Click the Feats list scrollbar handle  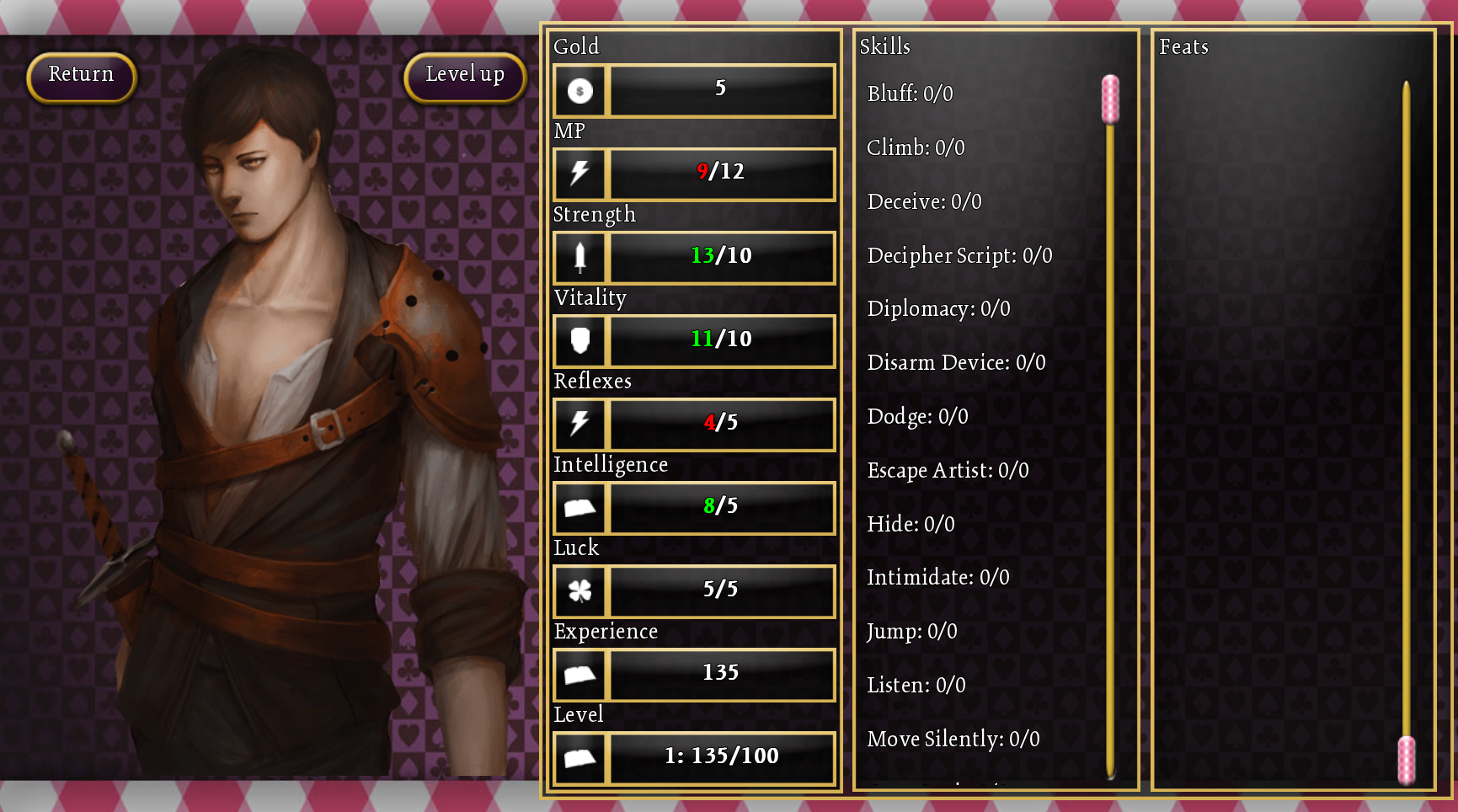1406,759
